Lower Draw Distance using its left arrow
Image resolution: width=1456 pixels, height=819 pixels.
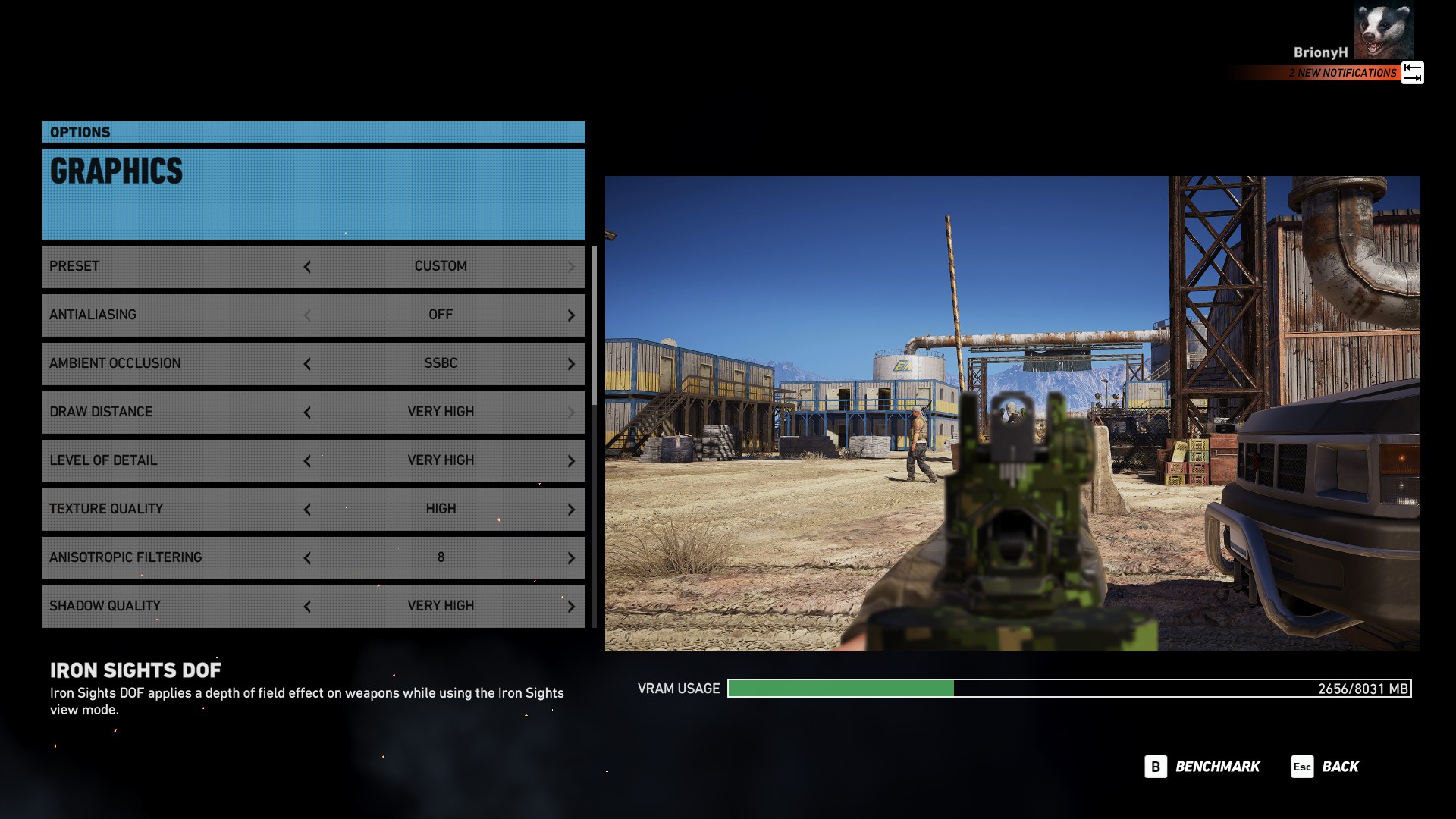point(307,413)
